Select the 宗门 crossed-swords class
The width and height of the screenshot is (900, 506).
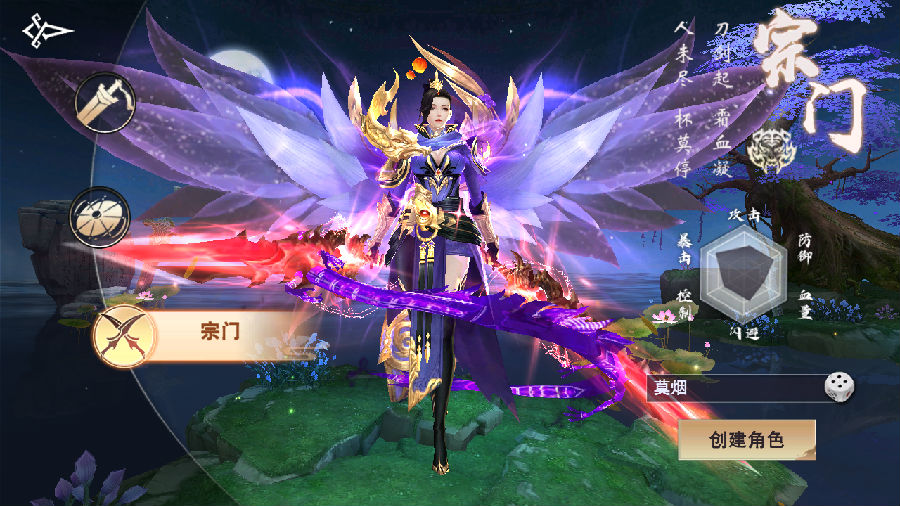click(x=124, y=334)
